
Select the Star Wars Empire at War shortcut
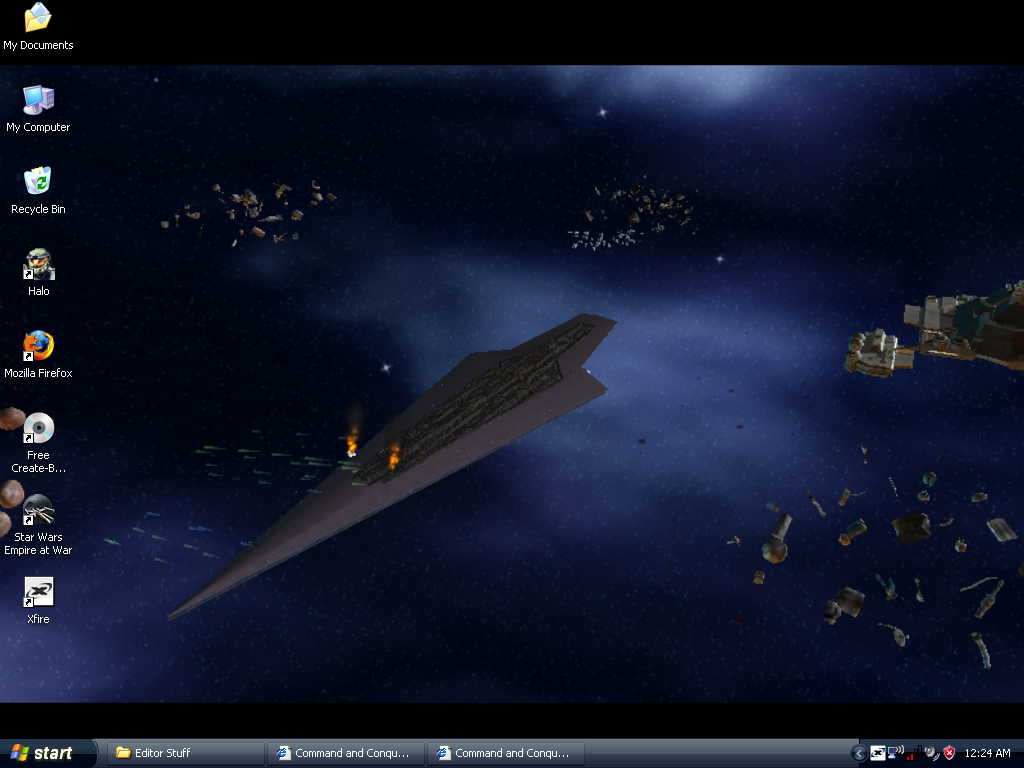point(38,512)
